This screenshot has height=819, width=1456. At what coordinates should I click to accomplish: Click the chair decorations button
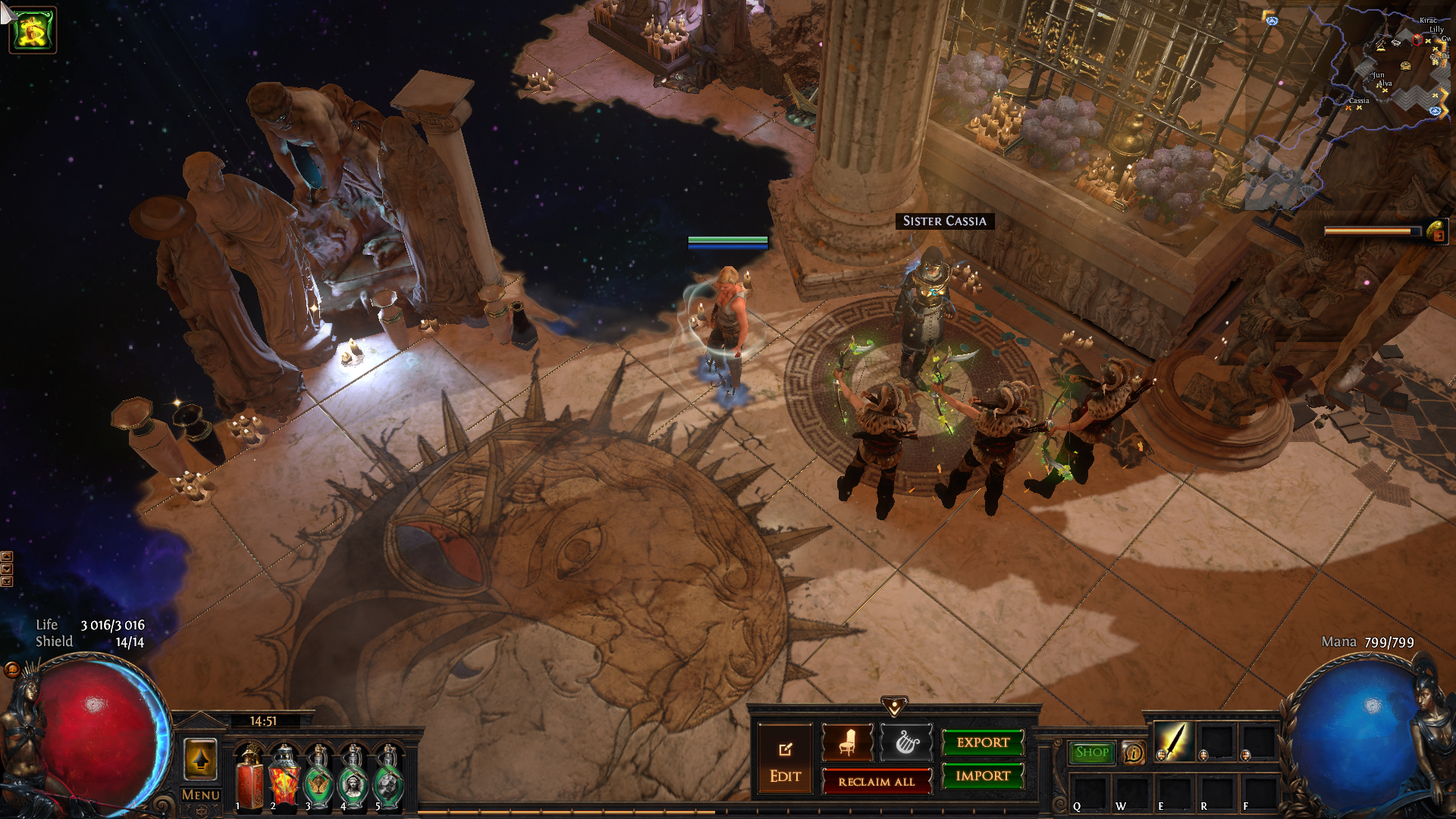[x=847, y=742]
